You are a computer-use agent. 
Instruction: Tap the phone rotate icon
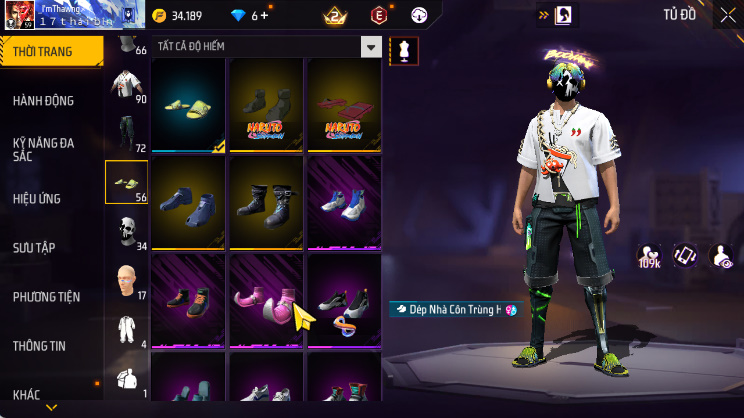pyautogui.click(x=684, y=256)
